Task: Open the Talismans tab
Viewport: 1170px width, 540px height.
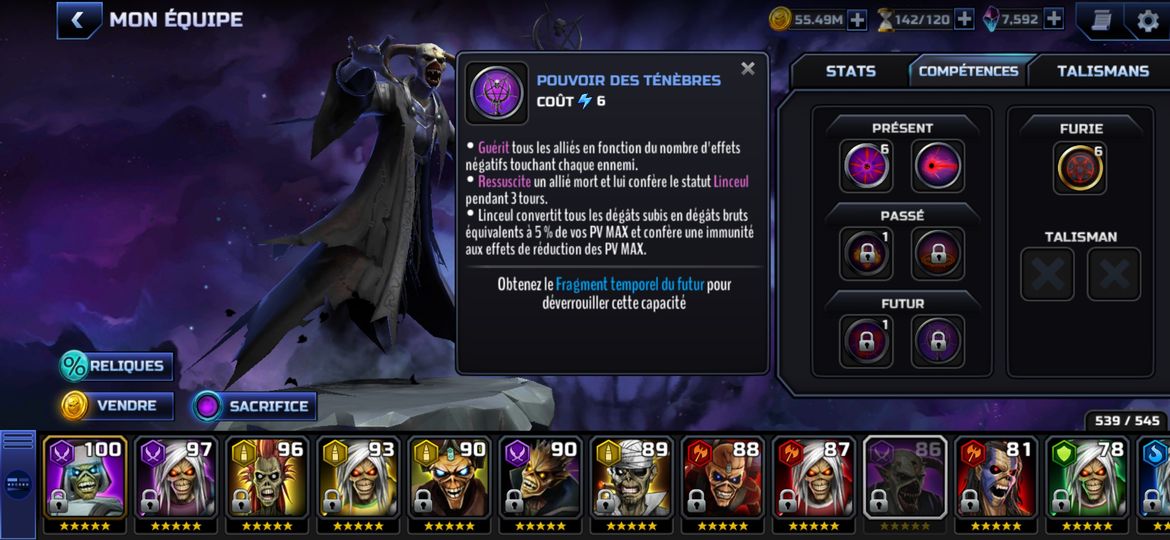Action: (1103, 71)
